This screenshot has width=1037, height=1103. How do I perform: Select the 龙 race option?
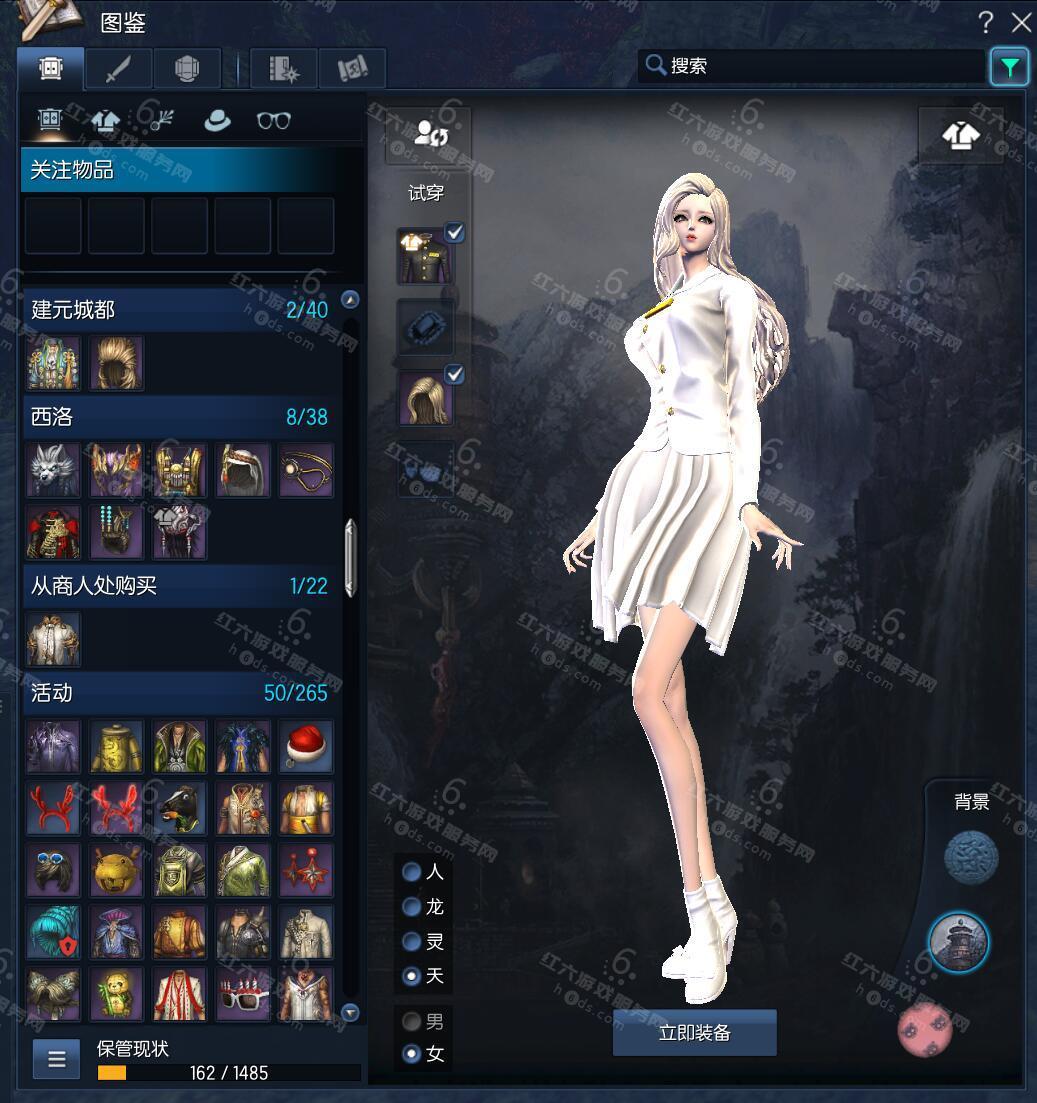(411, 907)
